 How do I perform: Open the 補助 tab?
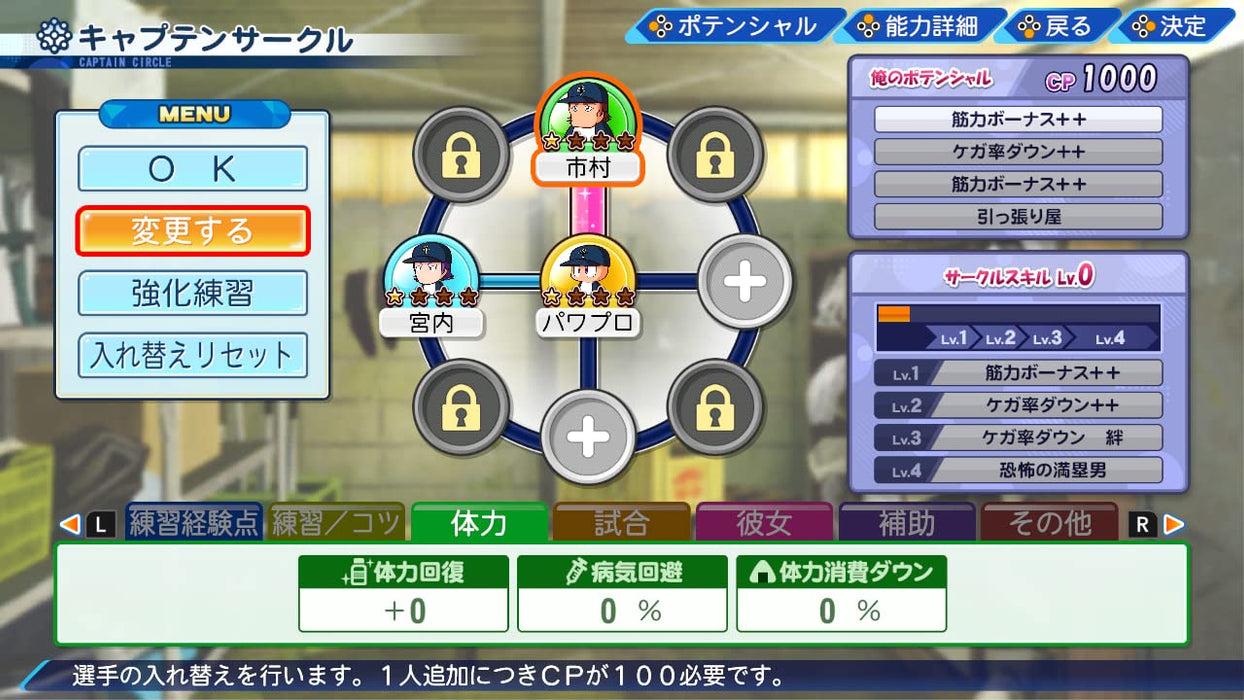pyautogui.click(x=906, y=522)
